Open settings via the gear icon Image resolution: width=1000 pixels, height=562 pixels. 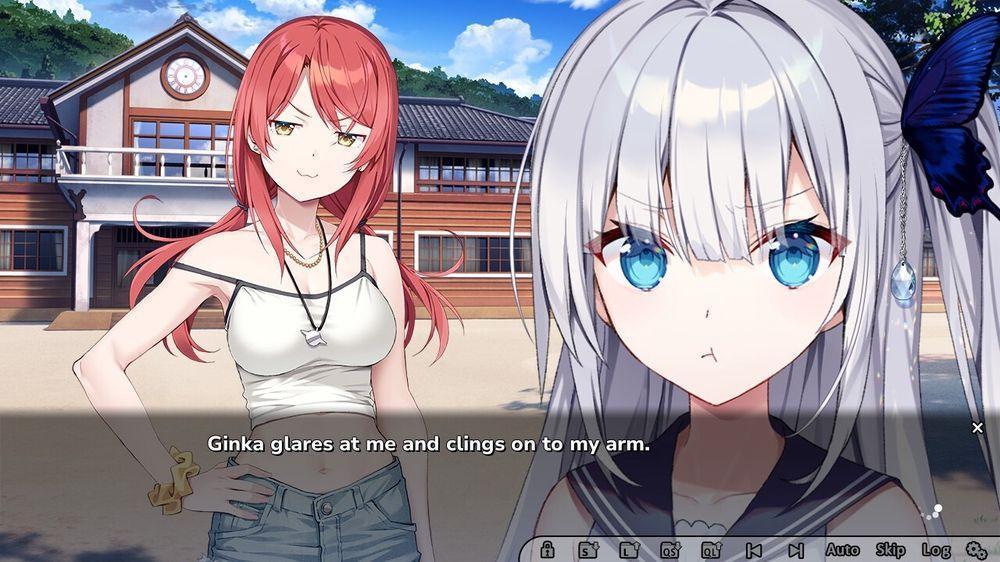click(976, 549)
